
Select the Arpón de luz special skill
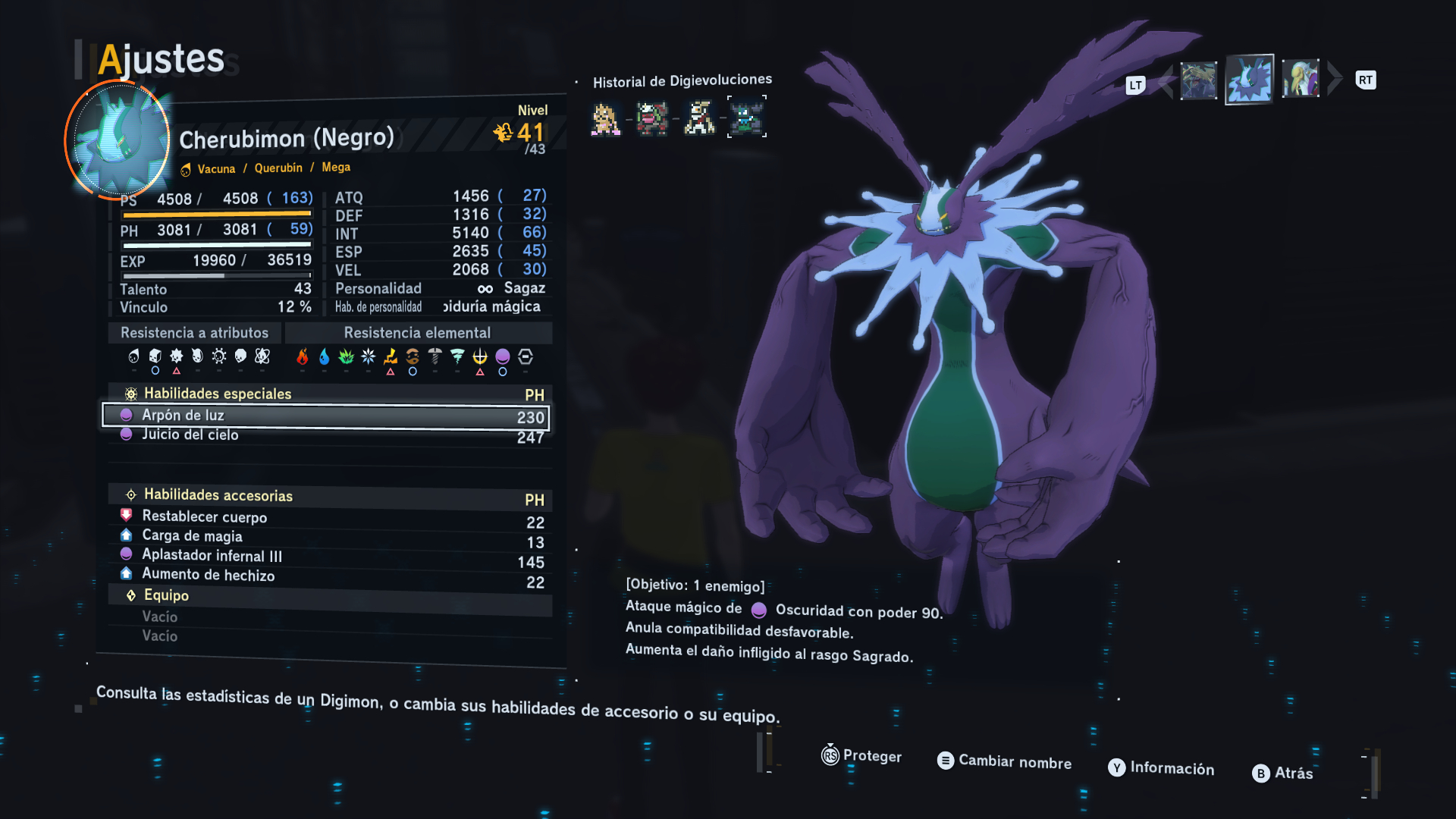coord(326,416)
